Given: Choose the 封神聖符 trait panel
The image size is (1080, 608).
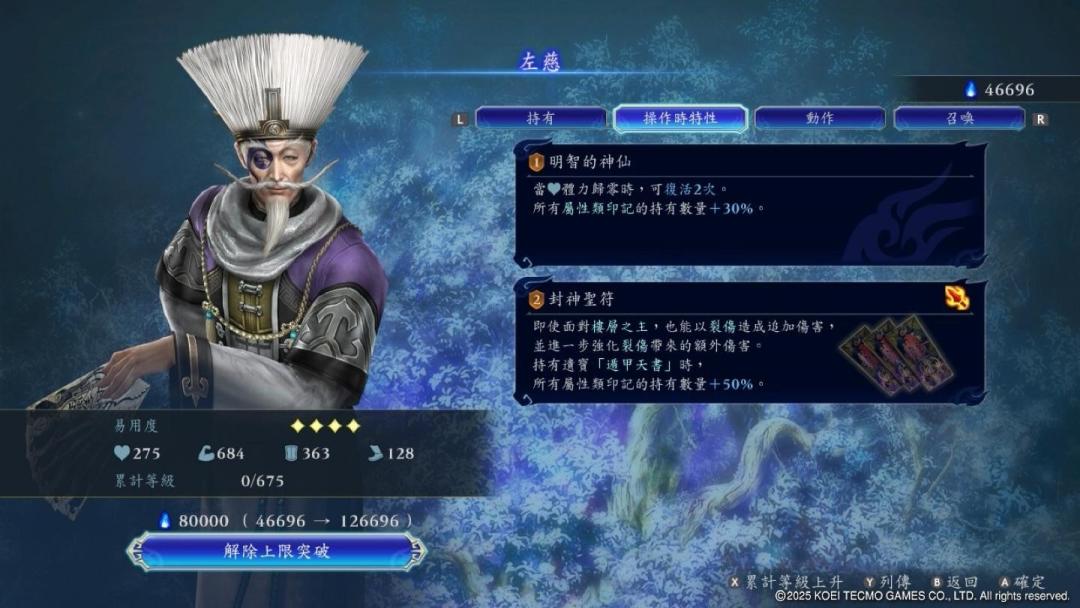Looking at the screenshot, I should [x=748, y=342].
